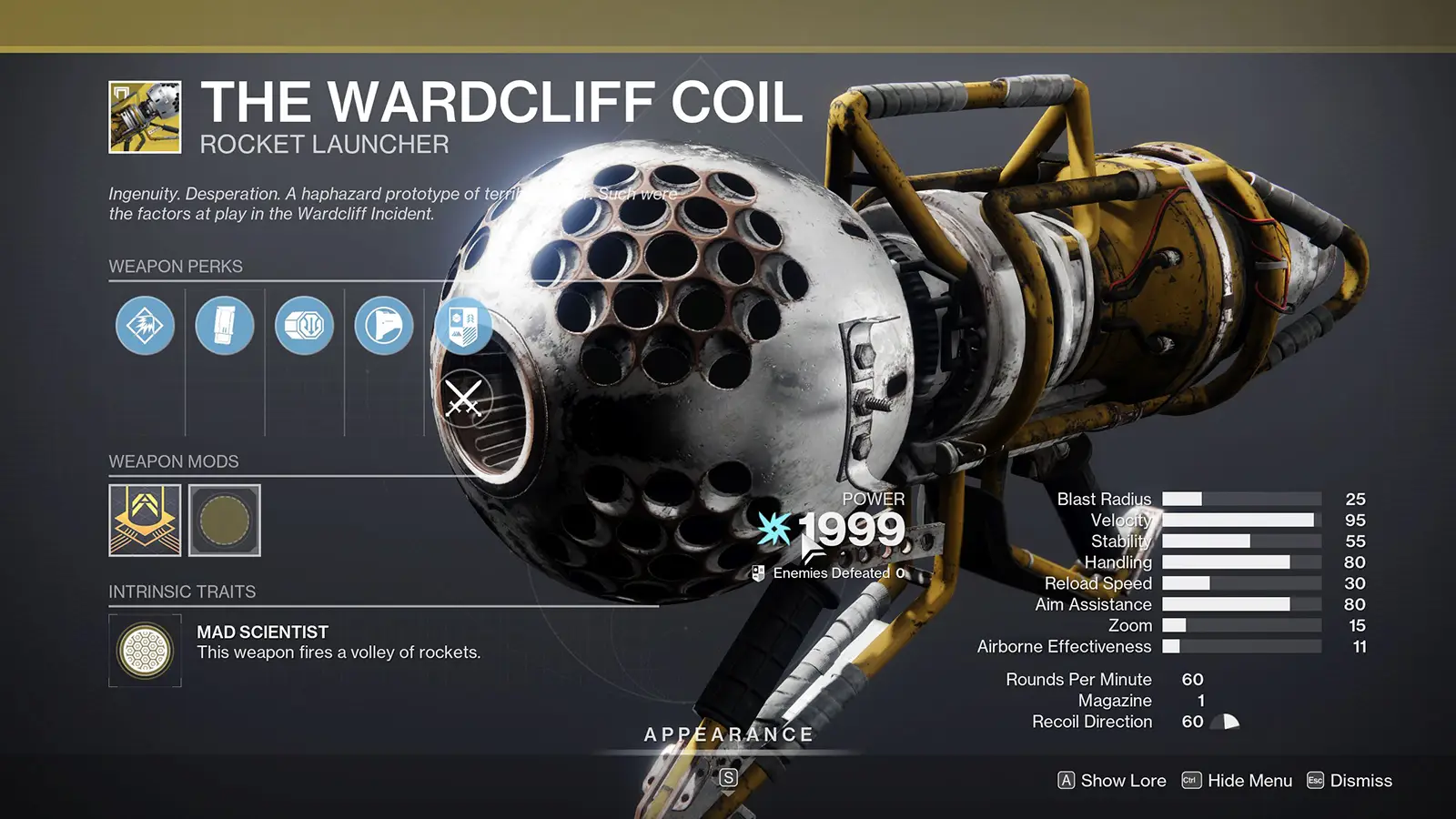Click the Enemies Defeated tracker icon
This screenshot has width=1456, height=819.
tap(761, 573)
